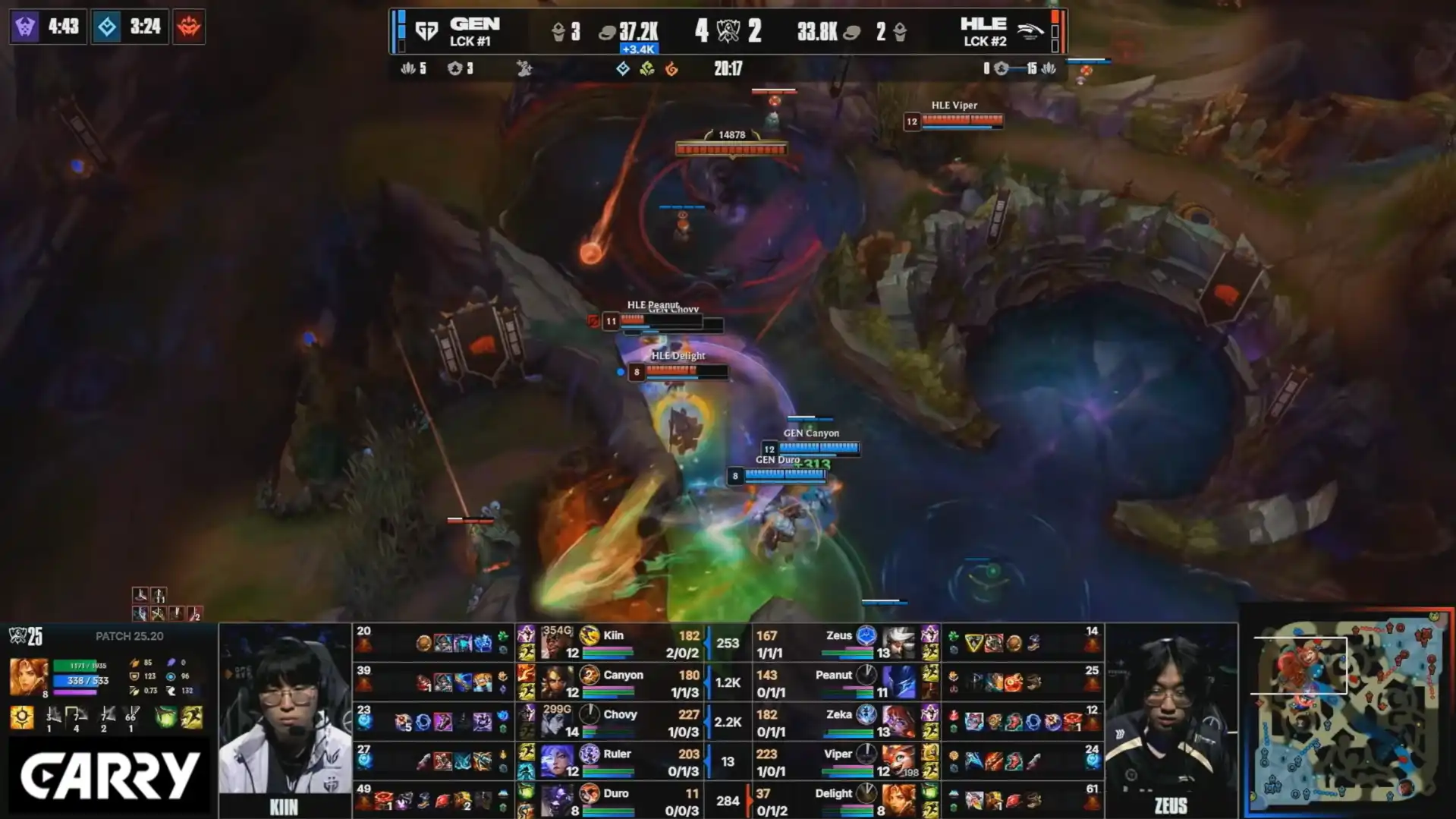Click the minimap
Screen dimensions: 1456x819
coord(1348,710)
